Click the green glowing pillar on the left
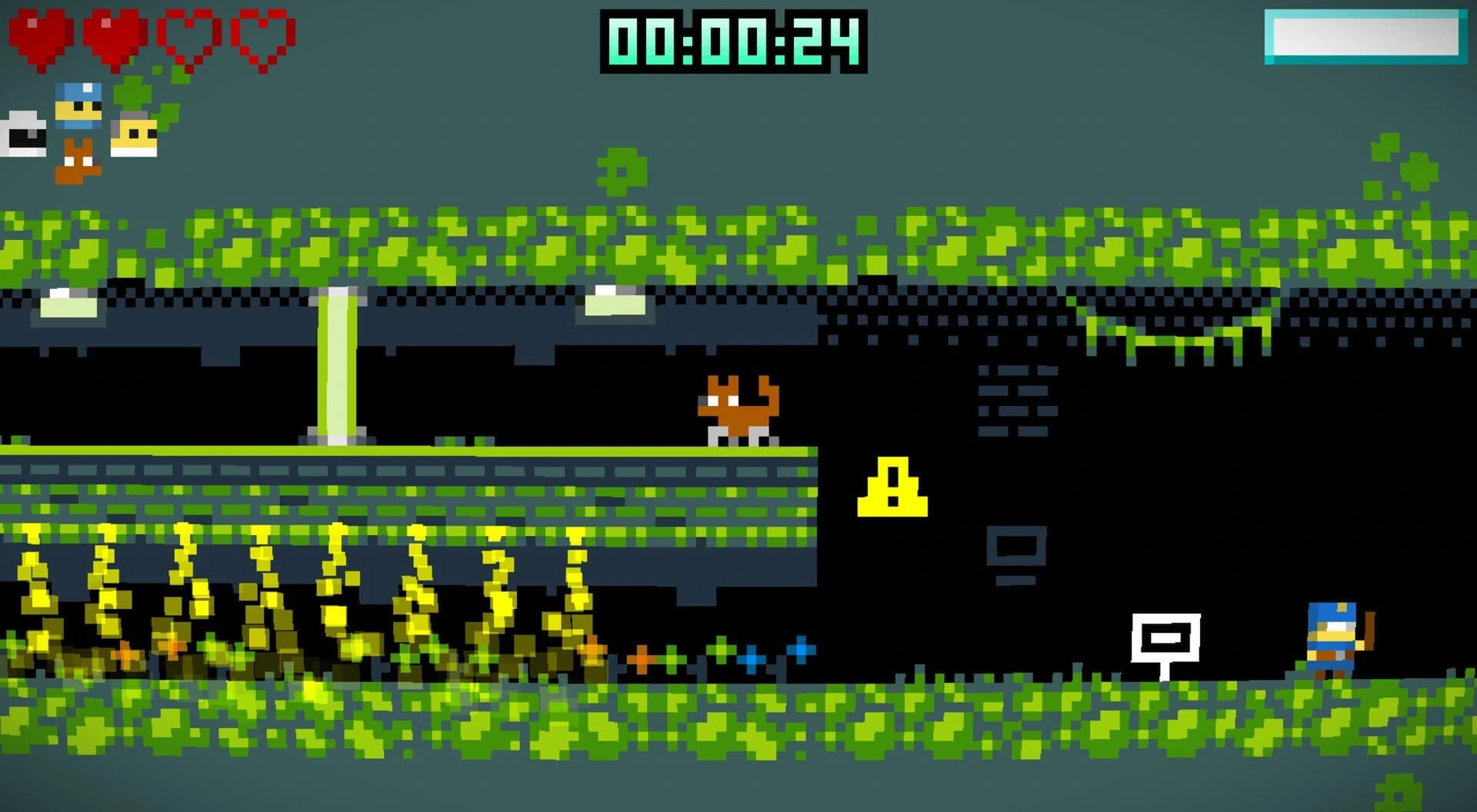This screenshot has height=812, width=1477. [337, 369]
